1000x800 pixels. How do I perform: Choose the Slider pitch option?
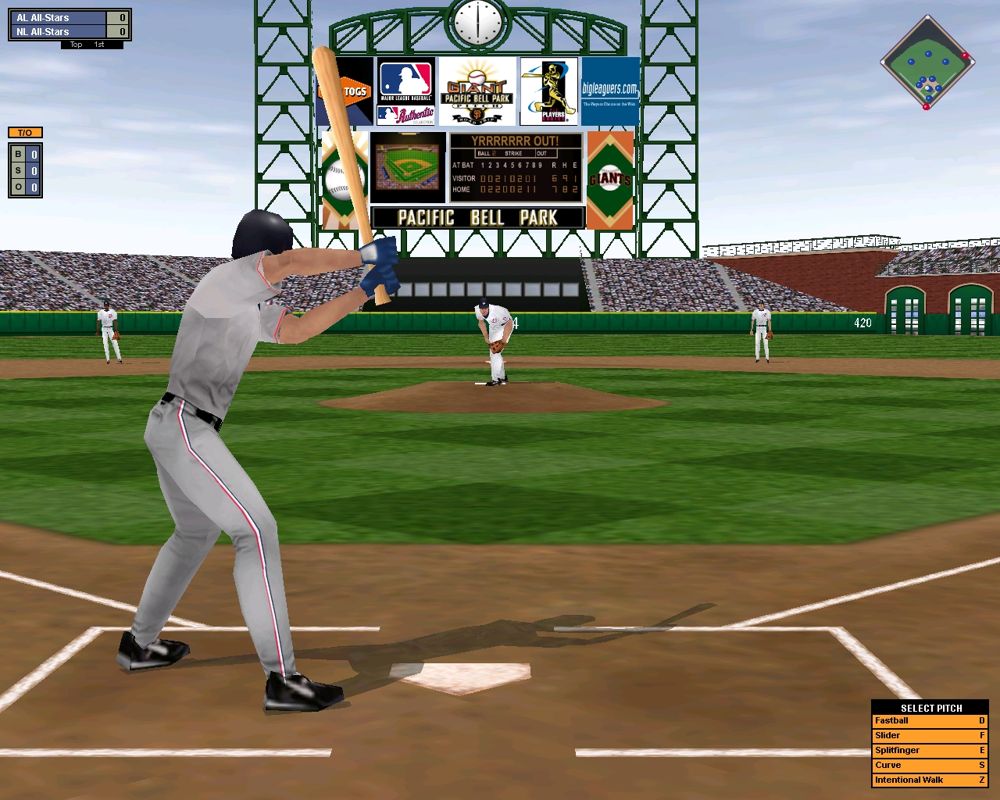click(929, 736)
